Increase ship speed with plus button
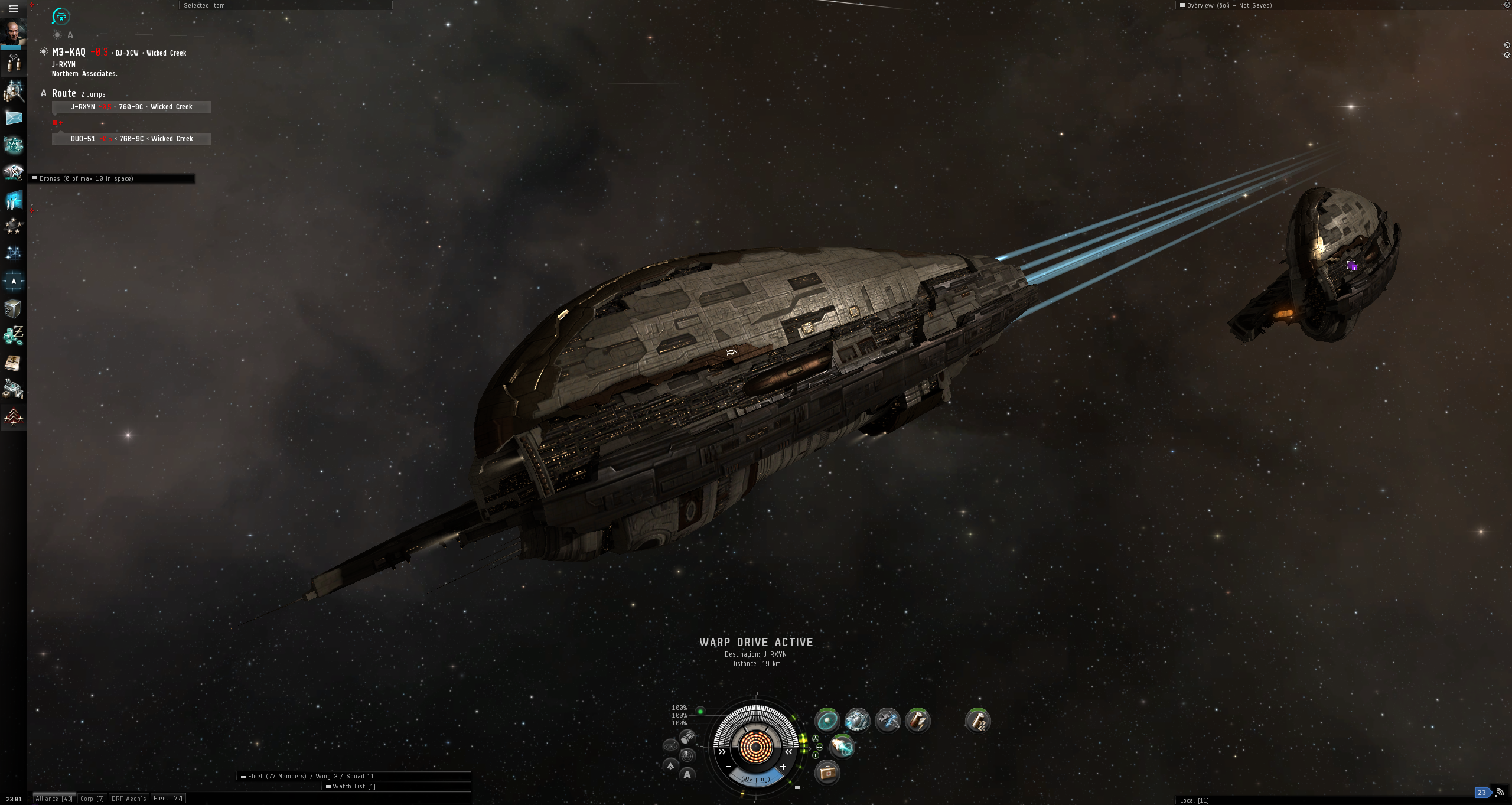Image resolution: width=1512 pixels, height=805 pixels. (x=783, y=767)
